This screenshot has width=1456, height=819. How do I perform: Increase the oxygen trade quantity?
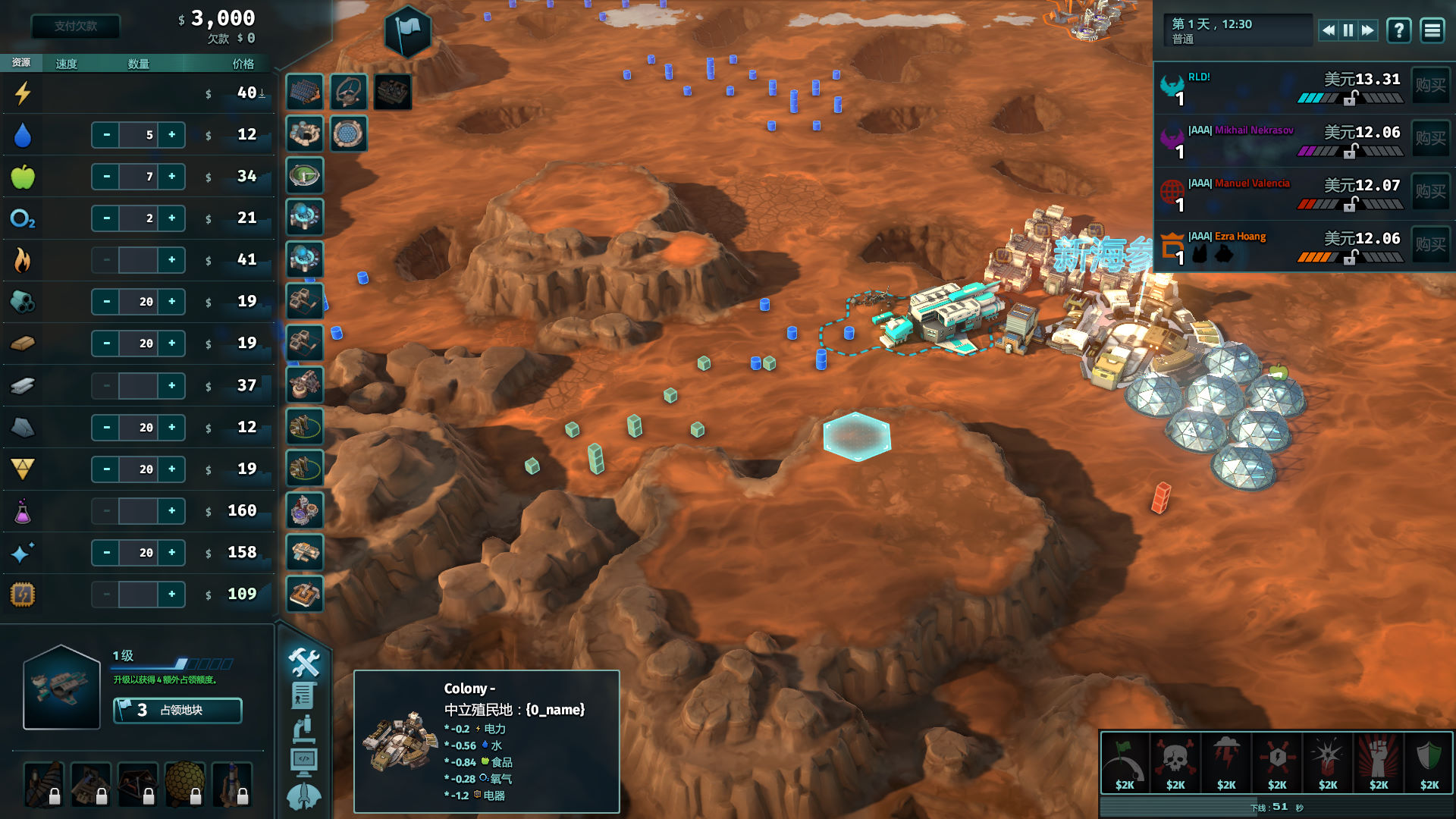(x=172, y=218)
